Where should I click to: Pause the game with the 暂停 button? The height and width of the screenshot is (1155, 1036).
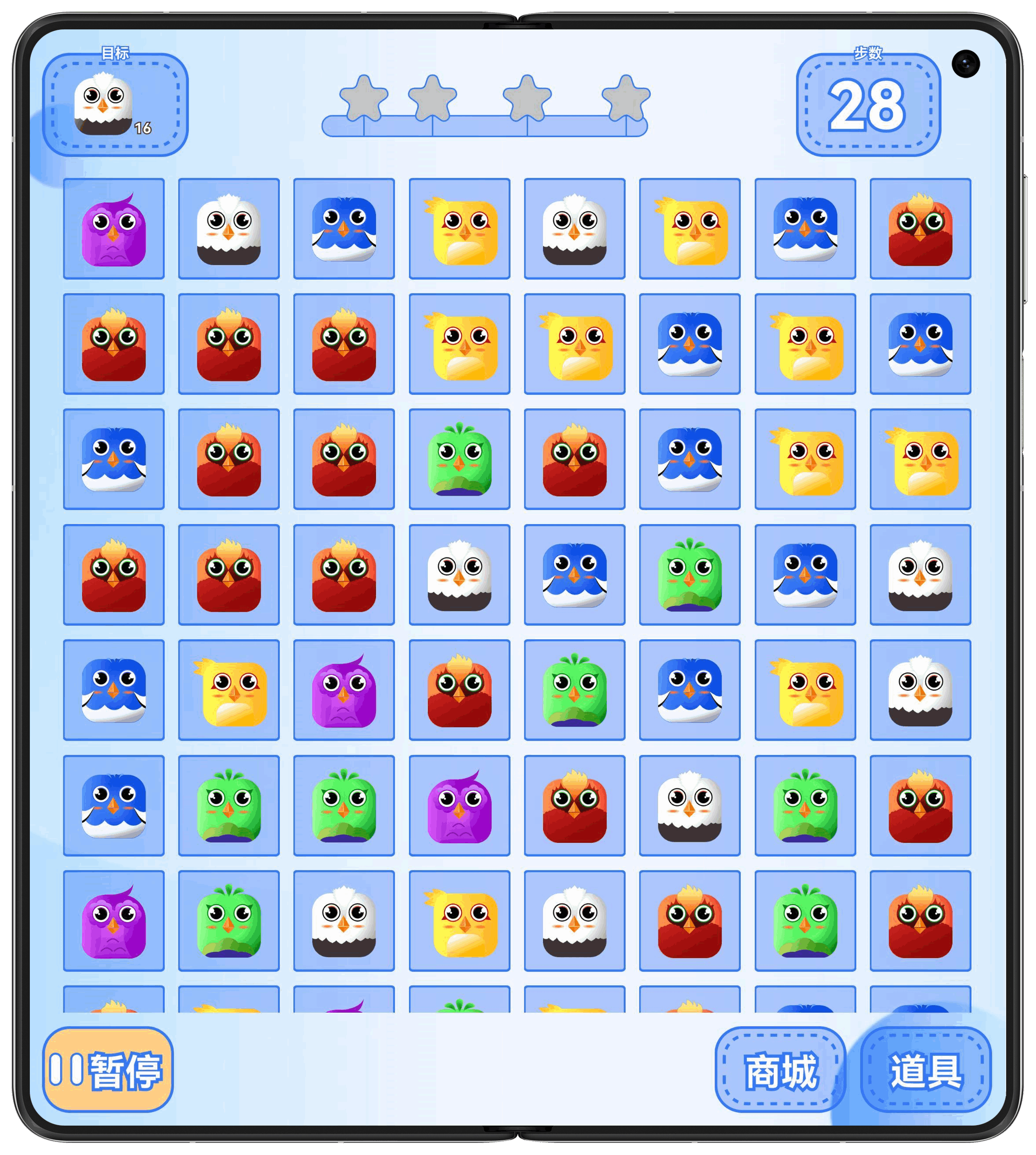pyautogui.click(x=108, y=1069)
